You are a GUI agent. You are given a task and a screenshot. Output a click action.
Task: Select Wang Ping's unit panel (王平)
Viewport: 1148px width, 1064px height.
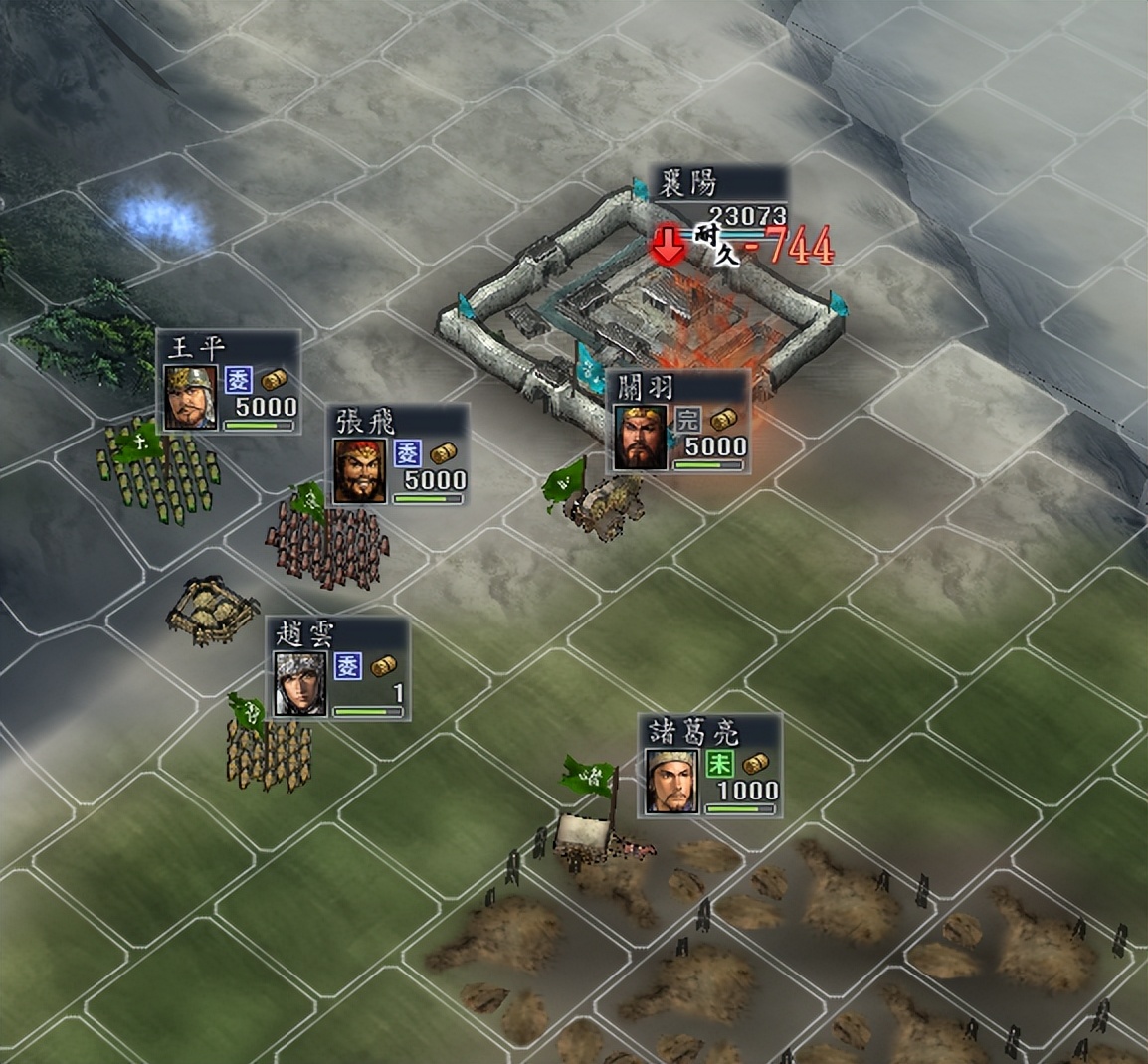(229, 382)
